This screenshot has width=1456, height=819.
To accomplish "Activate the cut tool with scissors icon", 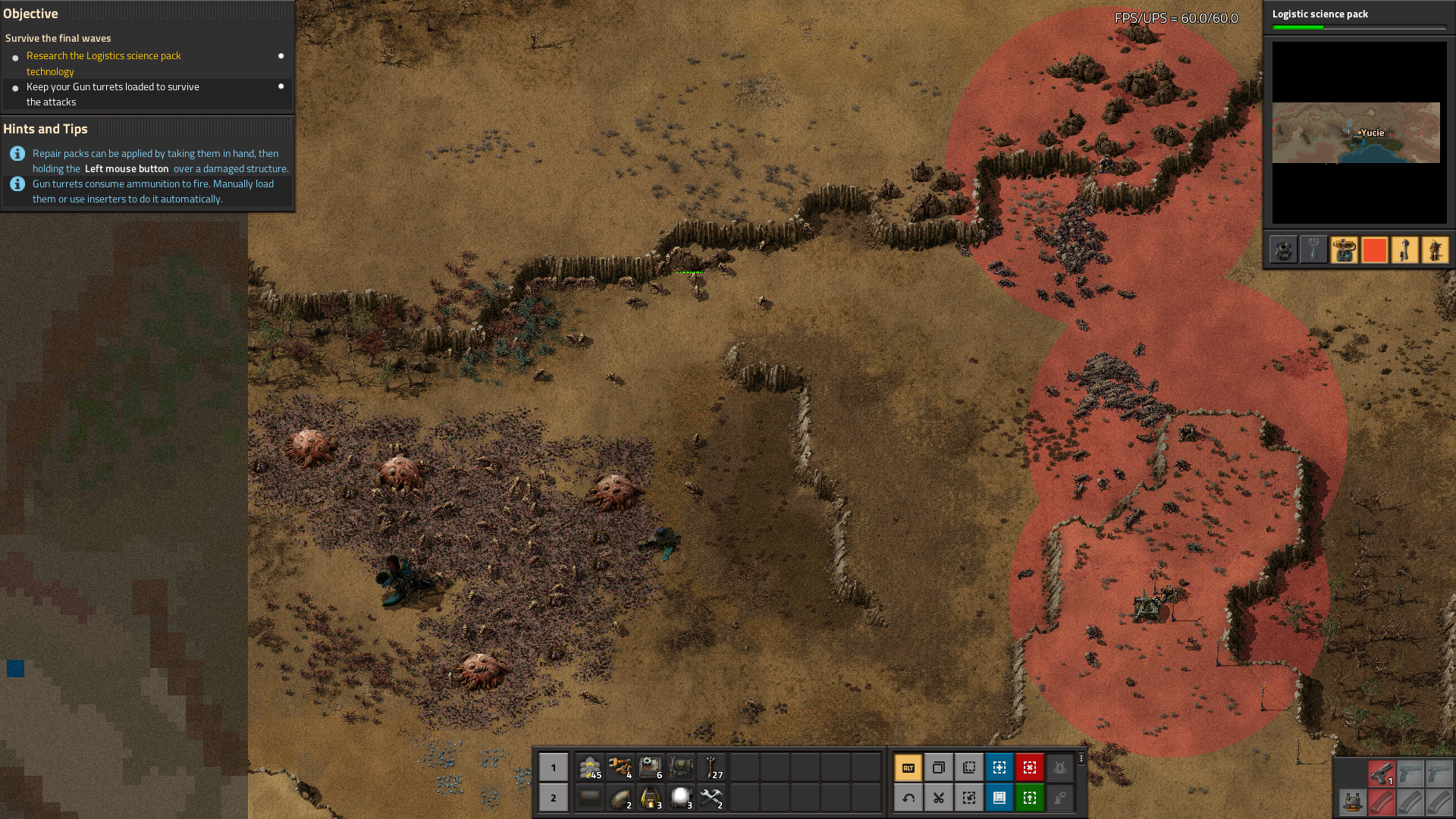I will click(938, 798).
